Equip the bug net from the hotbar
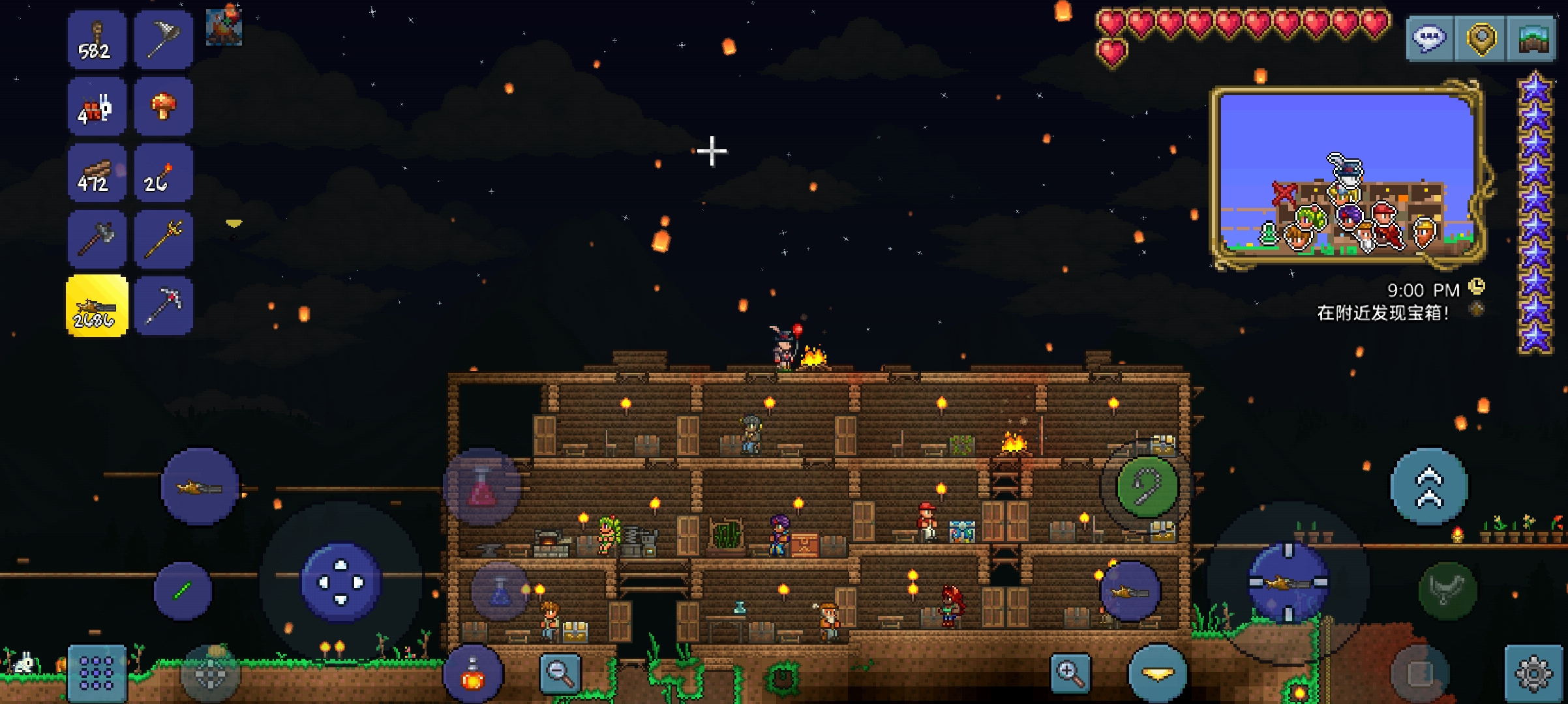Screen dimensions: 1568x704 coord(163,40)
